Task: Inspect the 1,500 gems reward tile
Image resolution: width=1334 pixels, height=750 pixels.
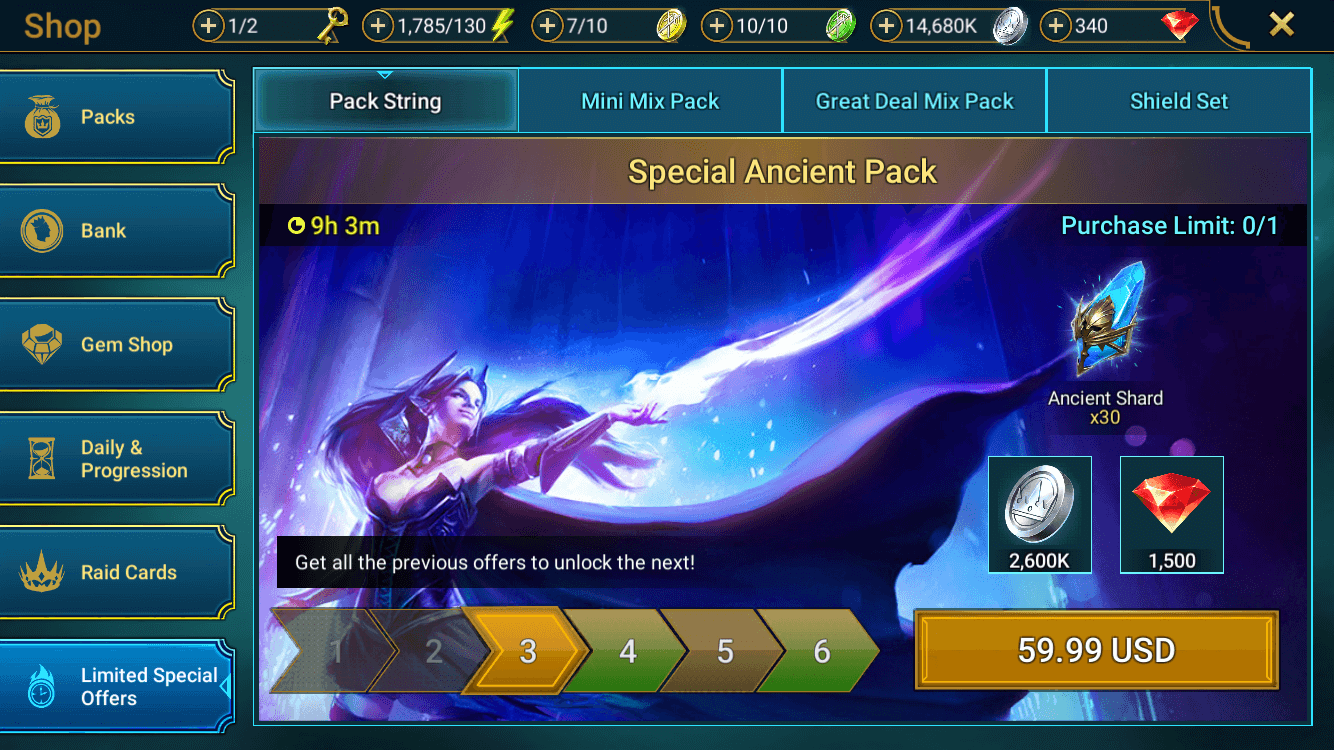Action: tap(1171, 514)
